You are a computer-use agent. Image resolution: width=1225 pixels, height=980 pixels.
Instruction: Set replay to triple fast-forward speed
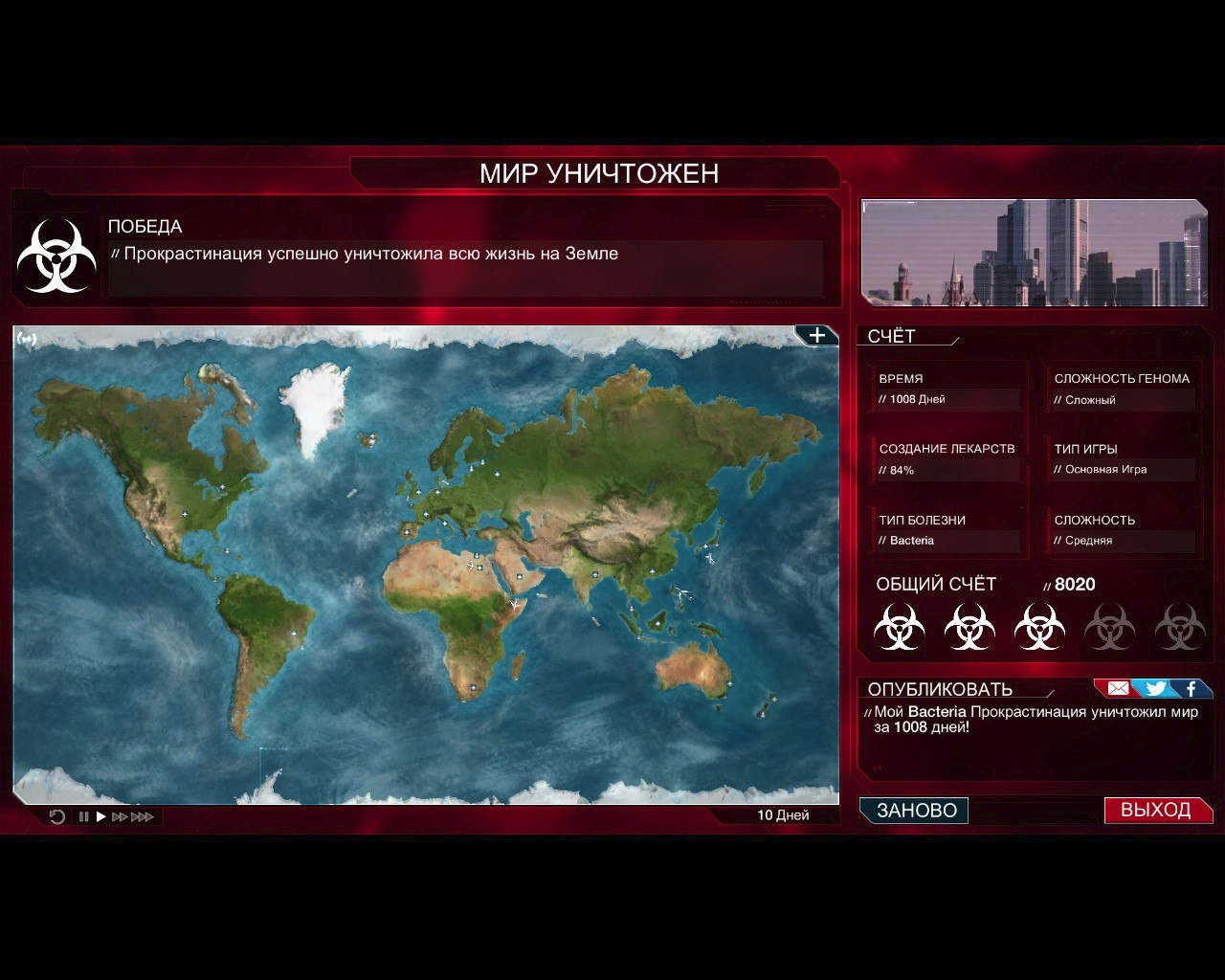point(142,816)
